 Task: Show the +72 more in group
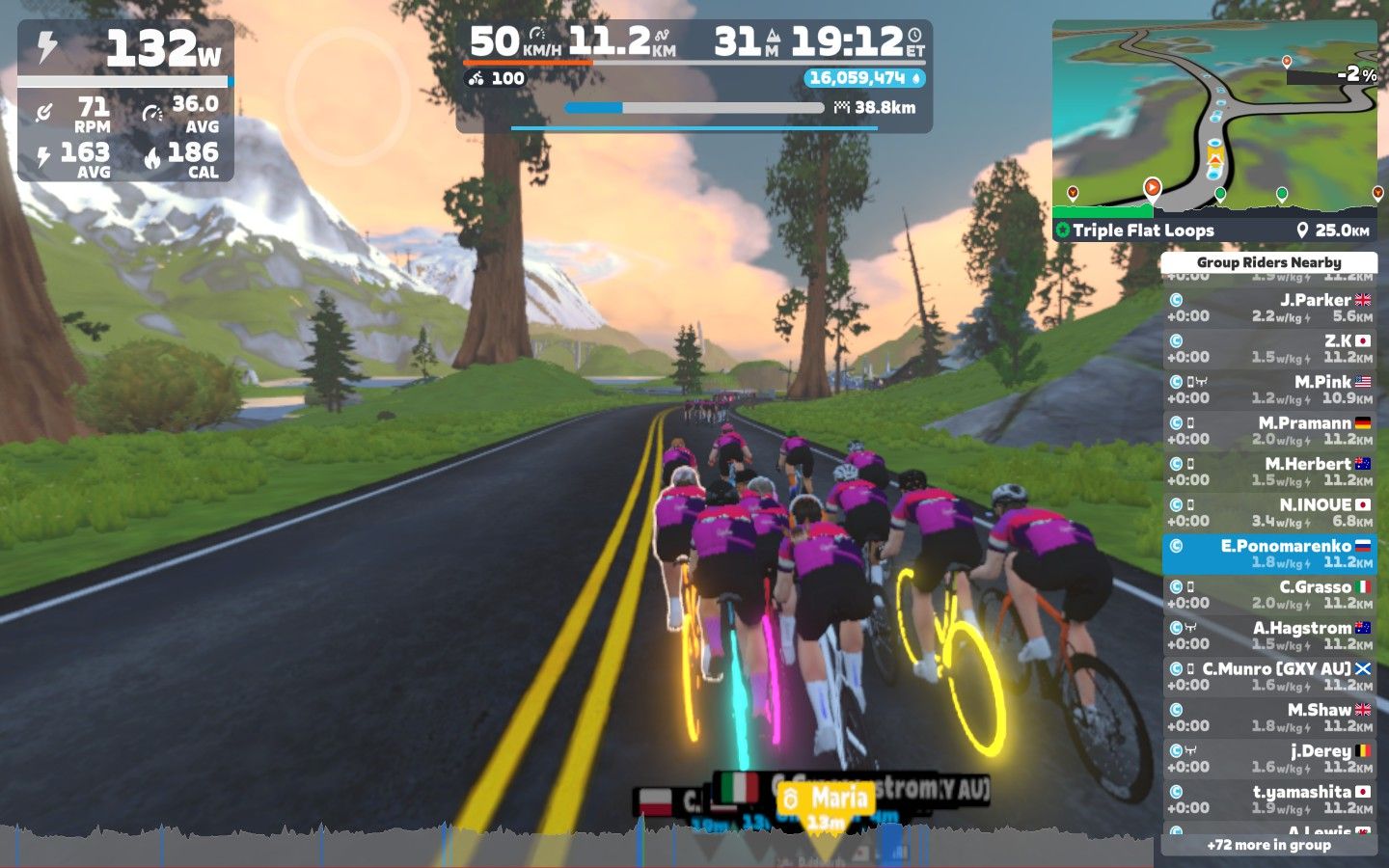[x=1268, y=845]
